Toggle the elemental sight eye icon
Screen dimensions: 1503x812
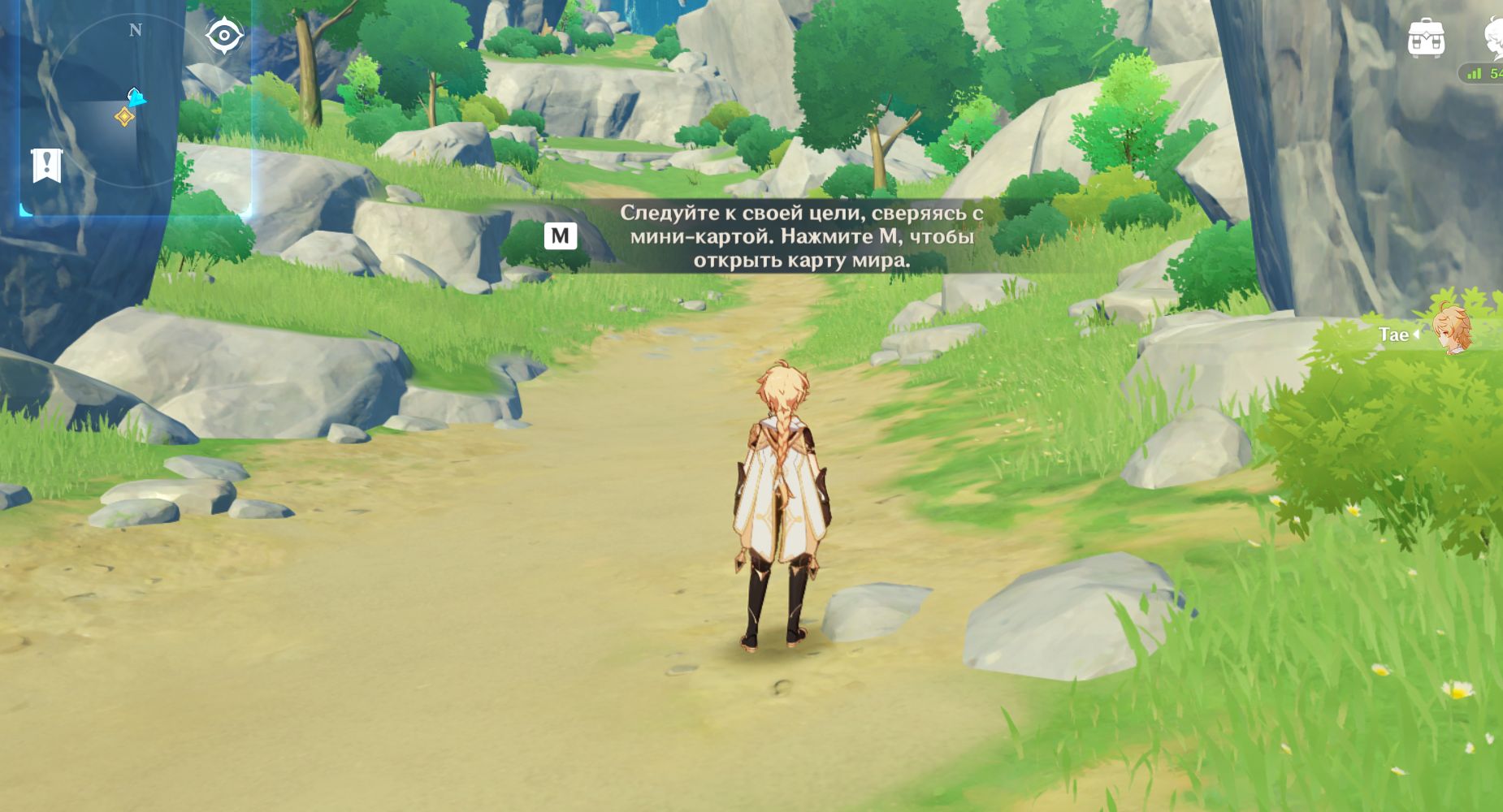[223, 36]
